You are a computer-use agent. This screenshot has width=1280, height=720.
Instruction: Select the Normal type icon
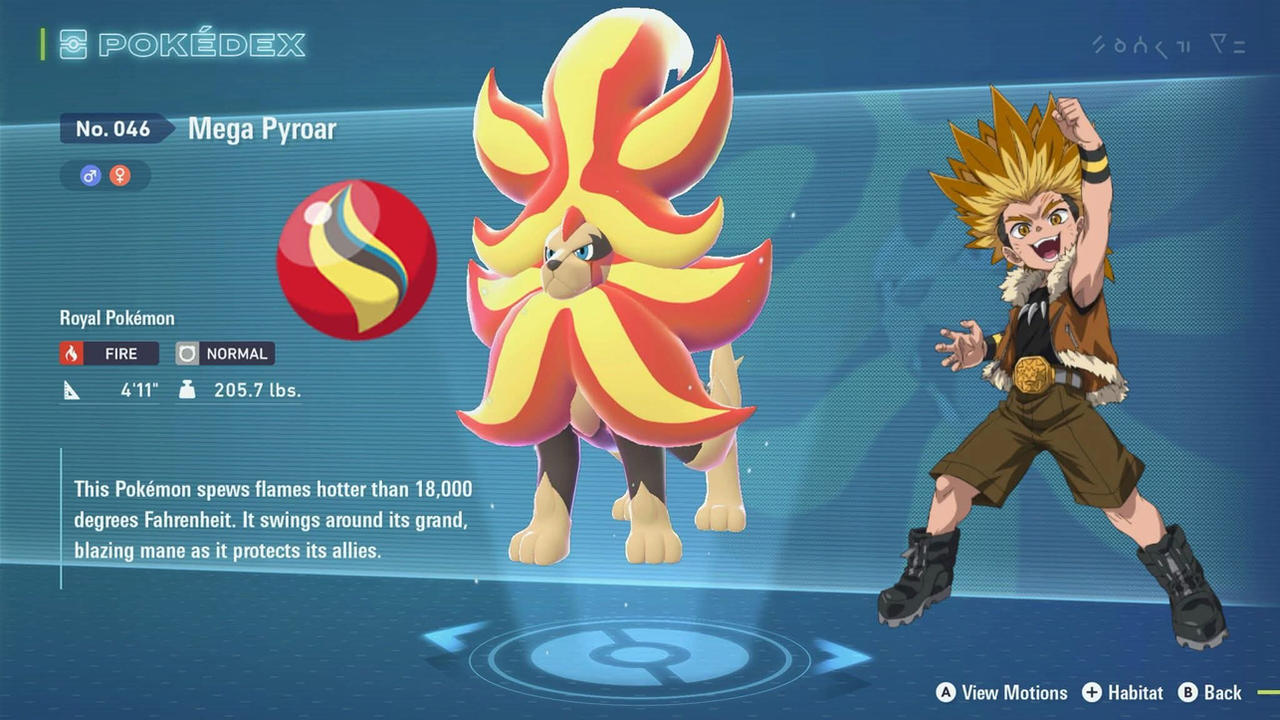(x=186, y=353)
